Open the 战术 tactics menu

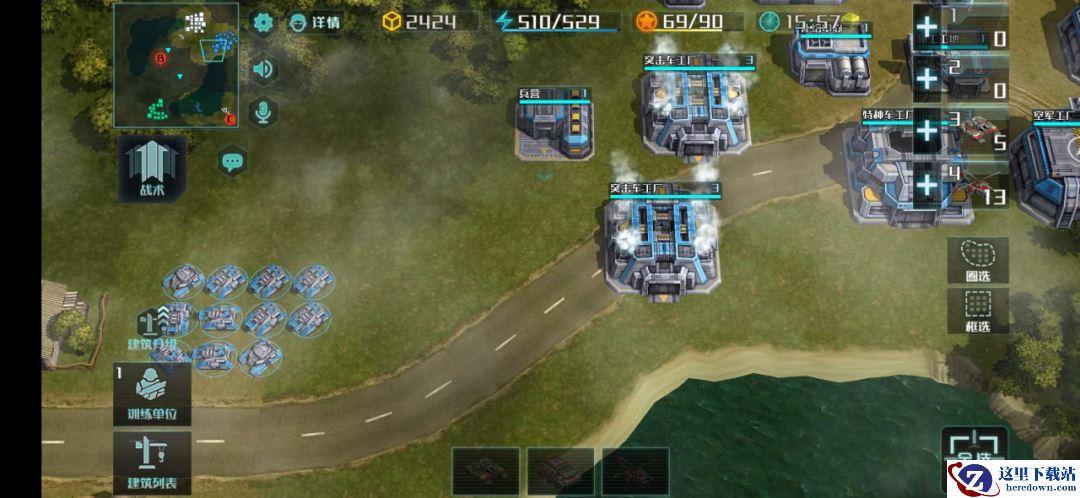click(x=152, y=168)
